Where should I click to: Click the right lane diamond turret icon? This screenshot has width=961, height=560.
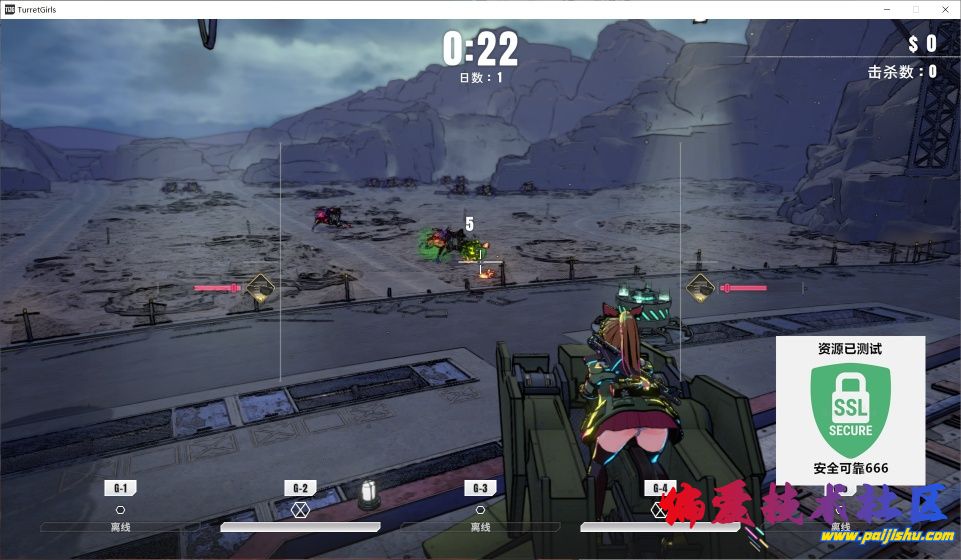[700, 288]
